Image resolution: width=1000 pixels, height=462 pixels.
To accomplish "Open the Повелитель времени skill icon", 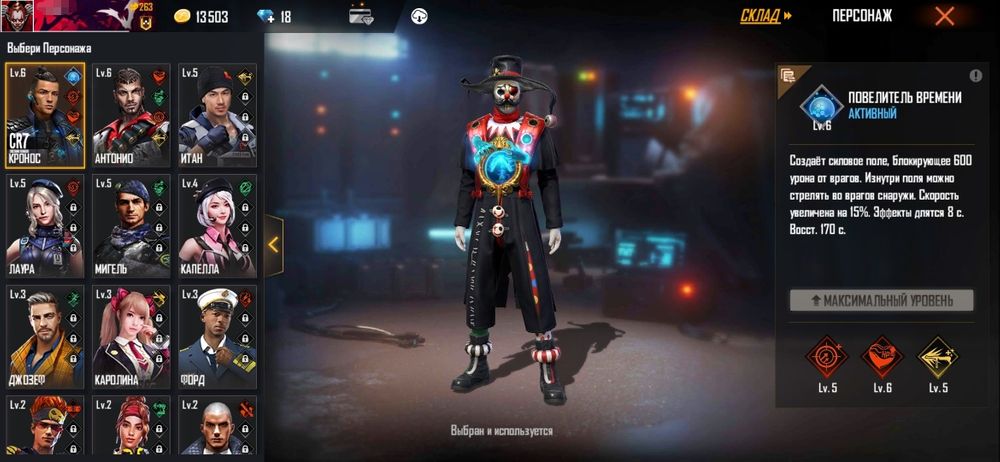I will coord(821,105).
